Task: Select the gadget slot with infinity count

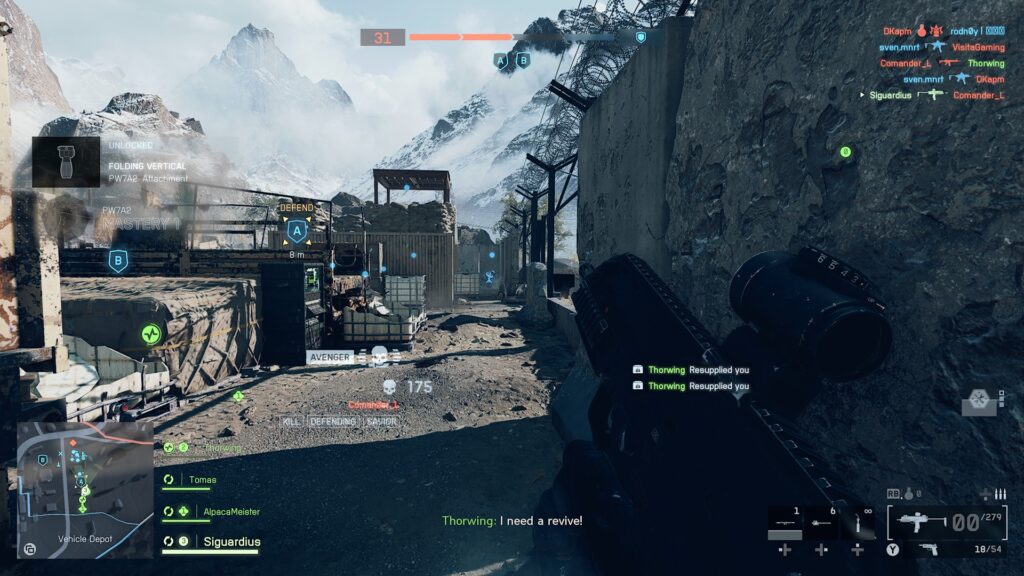Action: coord(857,522)
